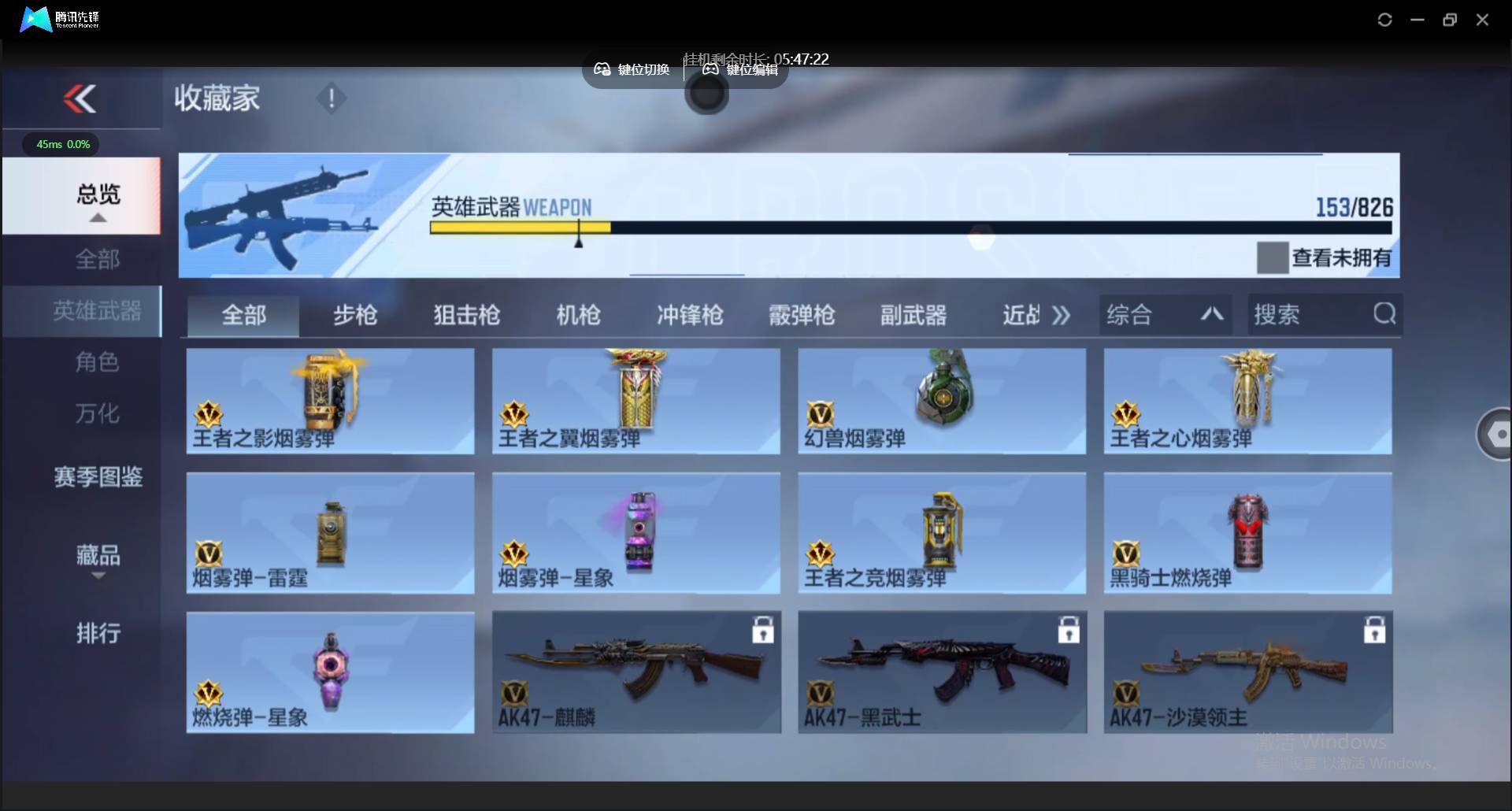Viewport: 1512px width, 811px height.
Task: Open the 键位编辑 key editing icon
Action: click(710, 69)
